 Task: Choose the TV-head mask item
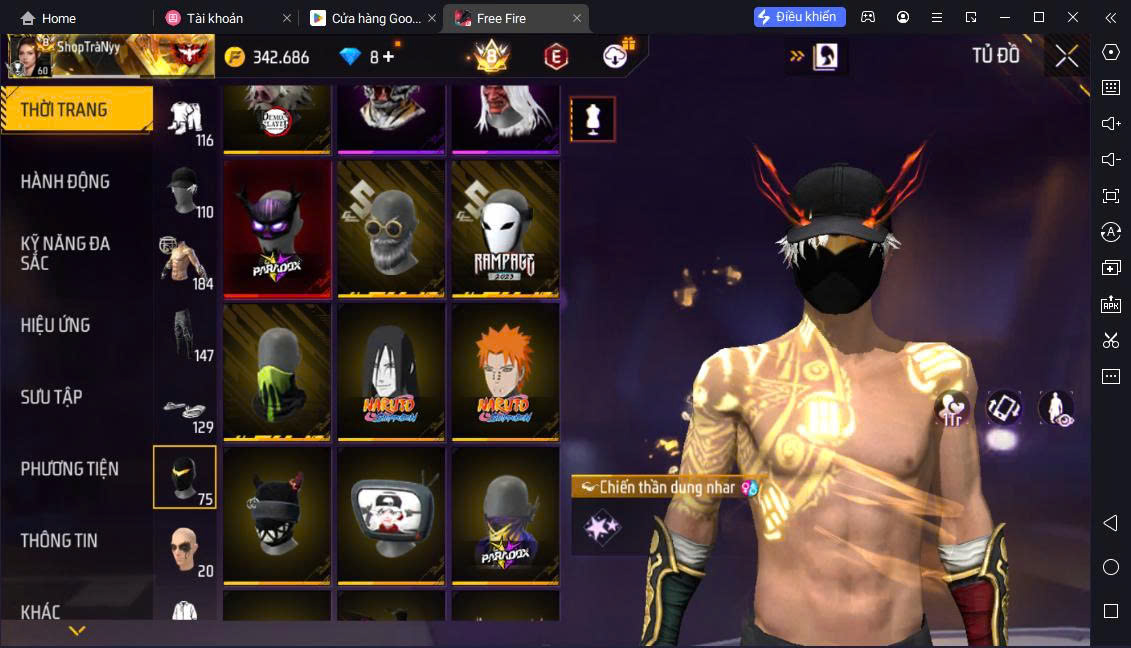click(391, 514)
